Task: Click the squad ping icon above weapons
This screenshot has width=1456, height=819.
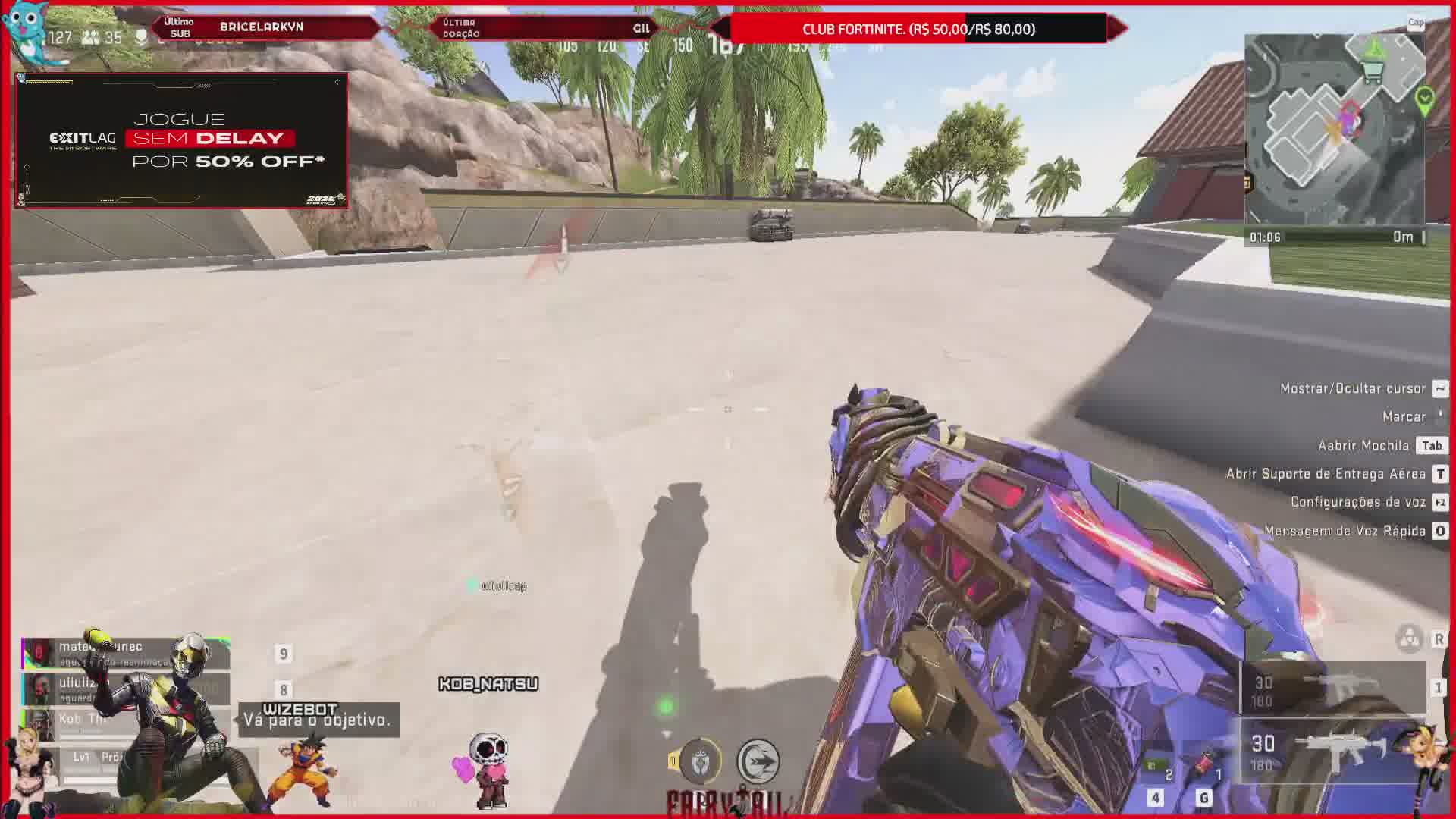Action: [x=1409, y=639]
